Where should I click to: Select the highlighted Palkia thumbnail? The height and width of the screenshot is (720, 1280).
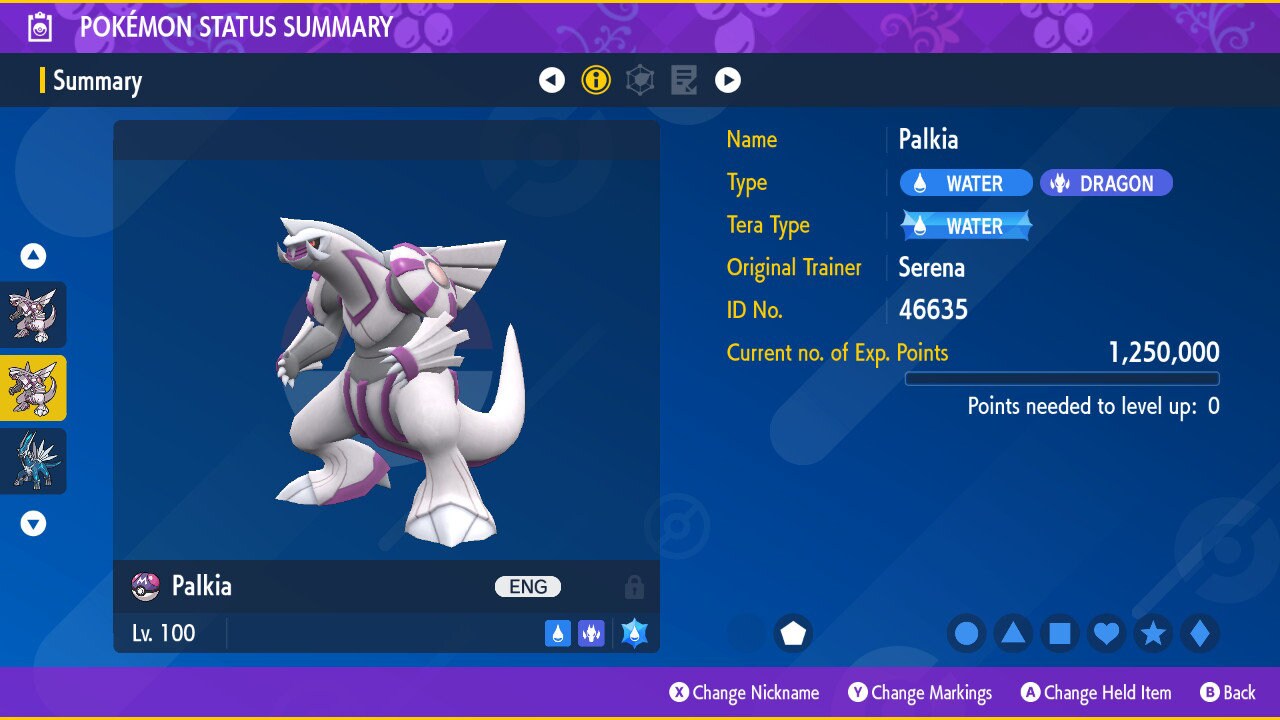click(x=33, y=388)
